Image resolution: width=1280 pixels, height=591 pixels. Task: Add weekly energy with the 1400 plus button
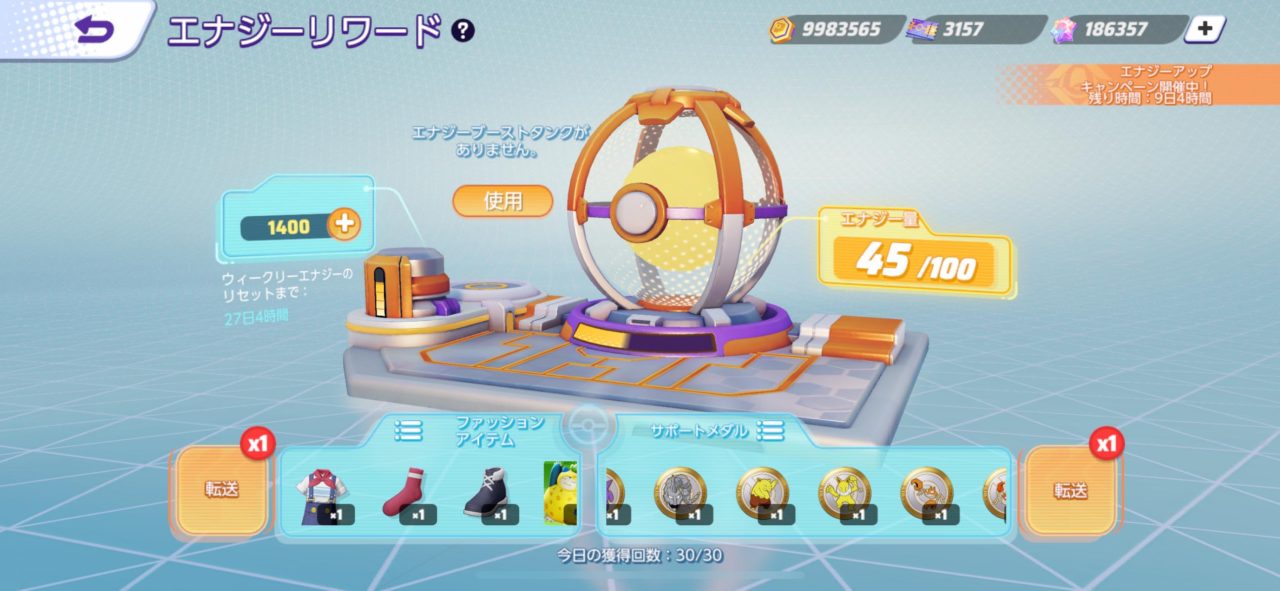coord(344,226)
